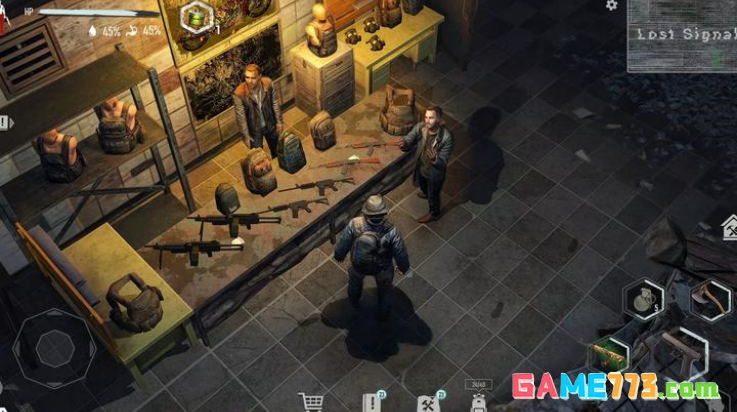
Task: Open the quest log exclamation icon
Action: (x=372, y=402)
